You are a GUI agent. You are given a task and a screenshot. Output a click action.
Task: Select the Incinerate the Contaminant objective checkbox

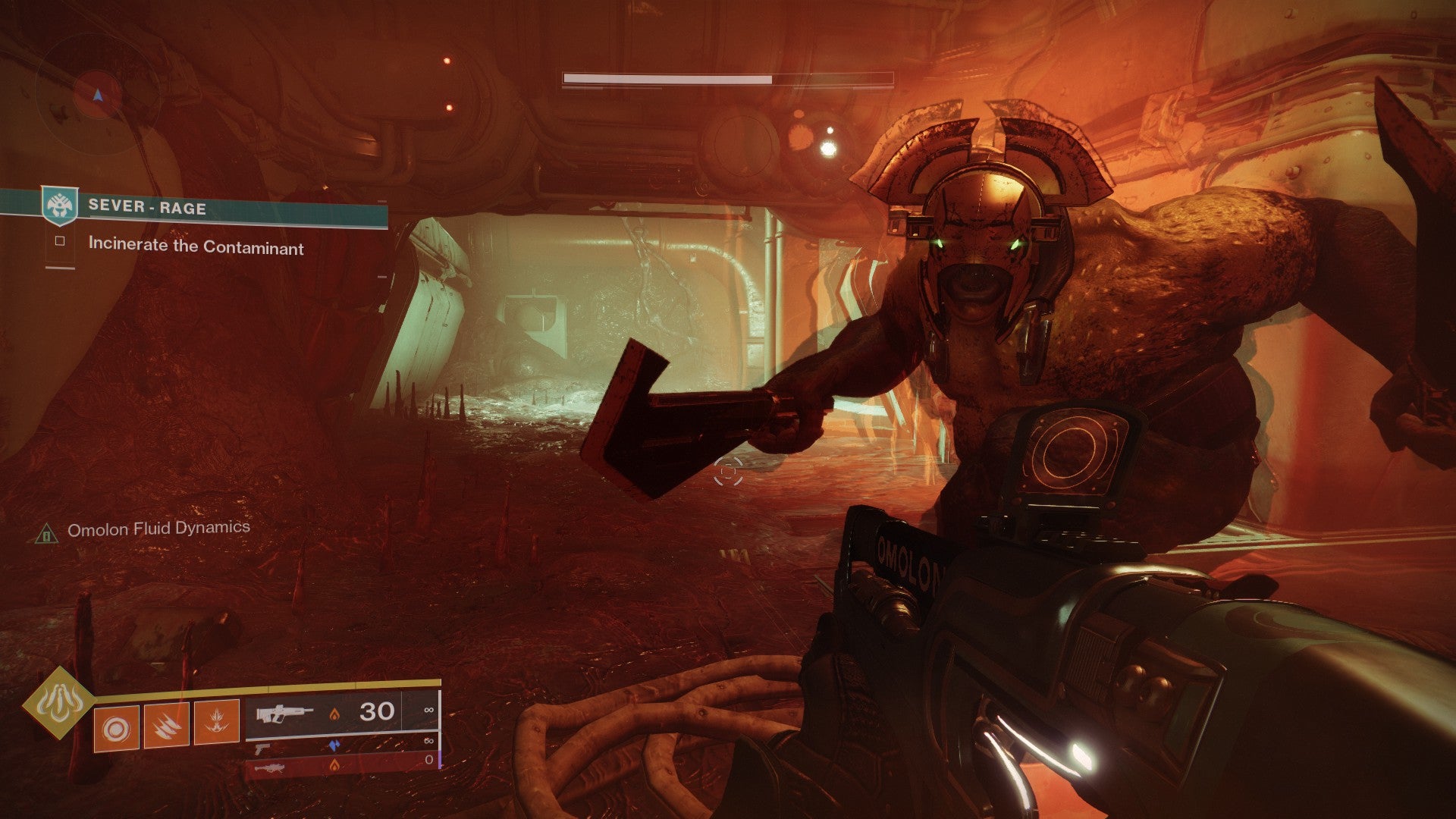click(x=60, y=242)
